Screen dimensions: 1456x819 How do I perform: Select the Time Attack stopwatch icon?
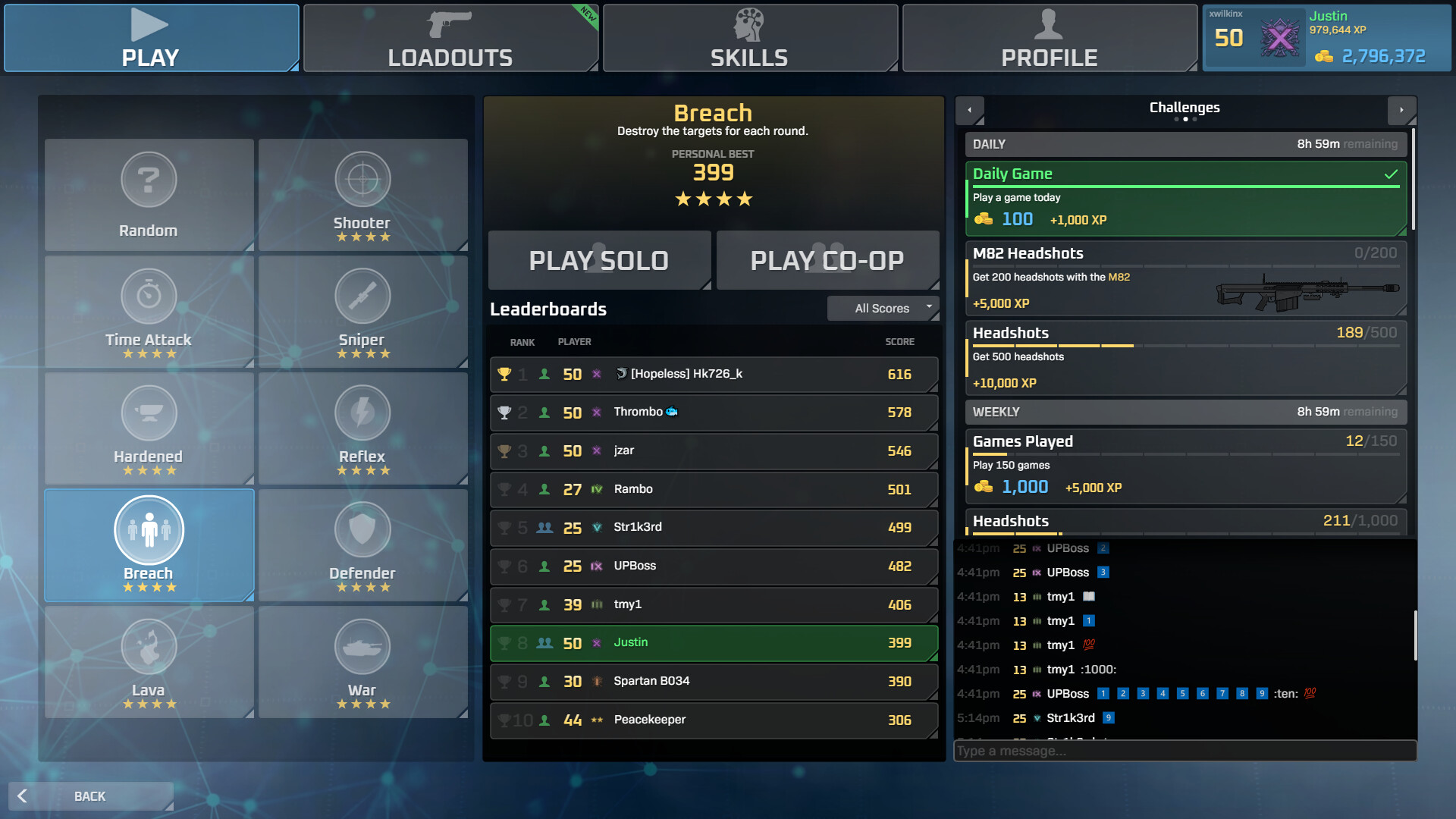coord(149,296)
